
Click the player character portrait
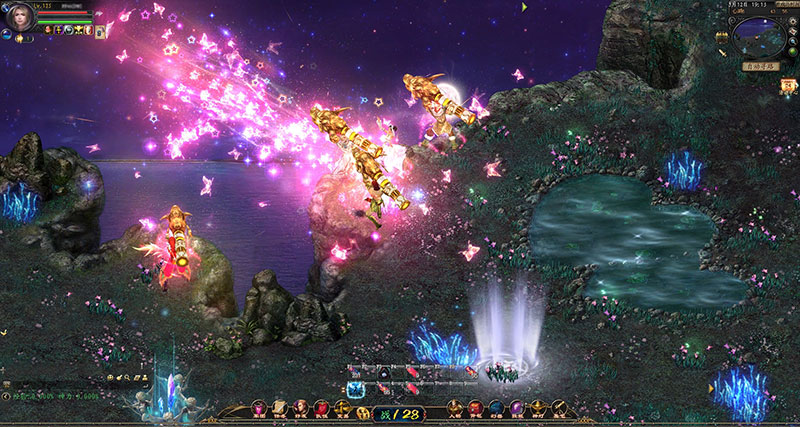(x=19, y=18)
